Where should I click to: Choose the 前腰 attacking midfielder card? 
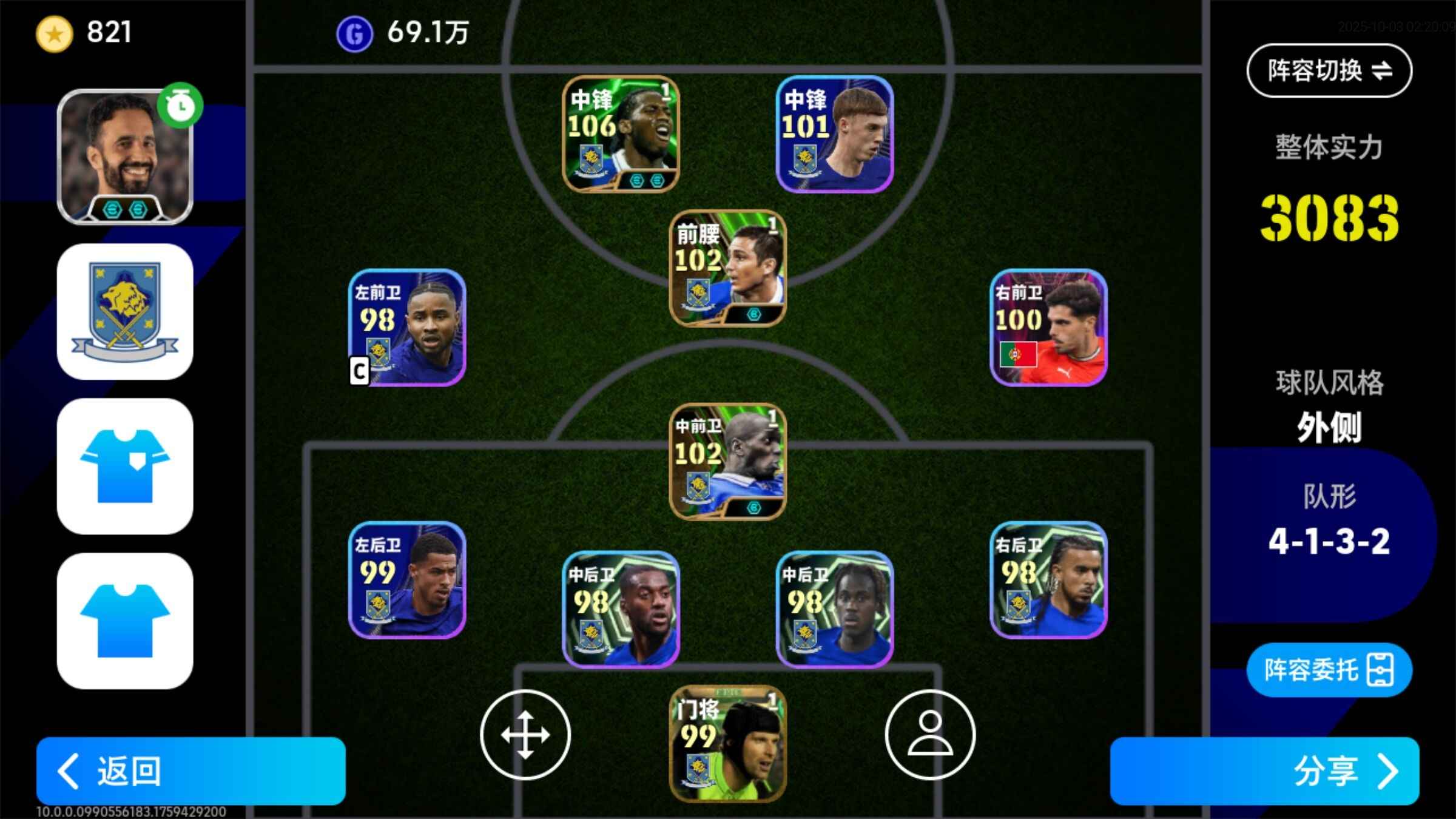[727, 268]
